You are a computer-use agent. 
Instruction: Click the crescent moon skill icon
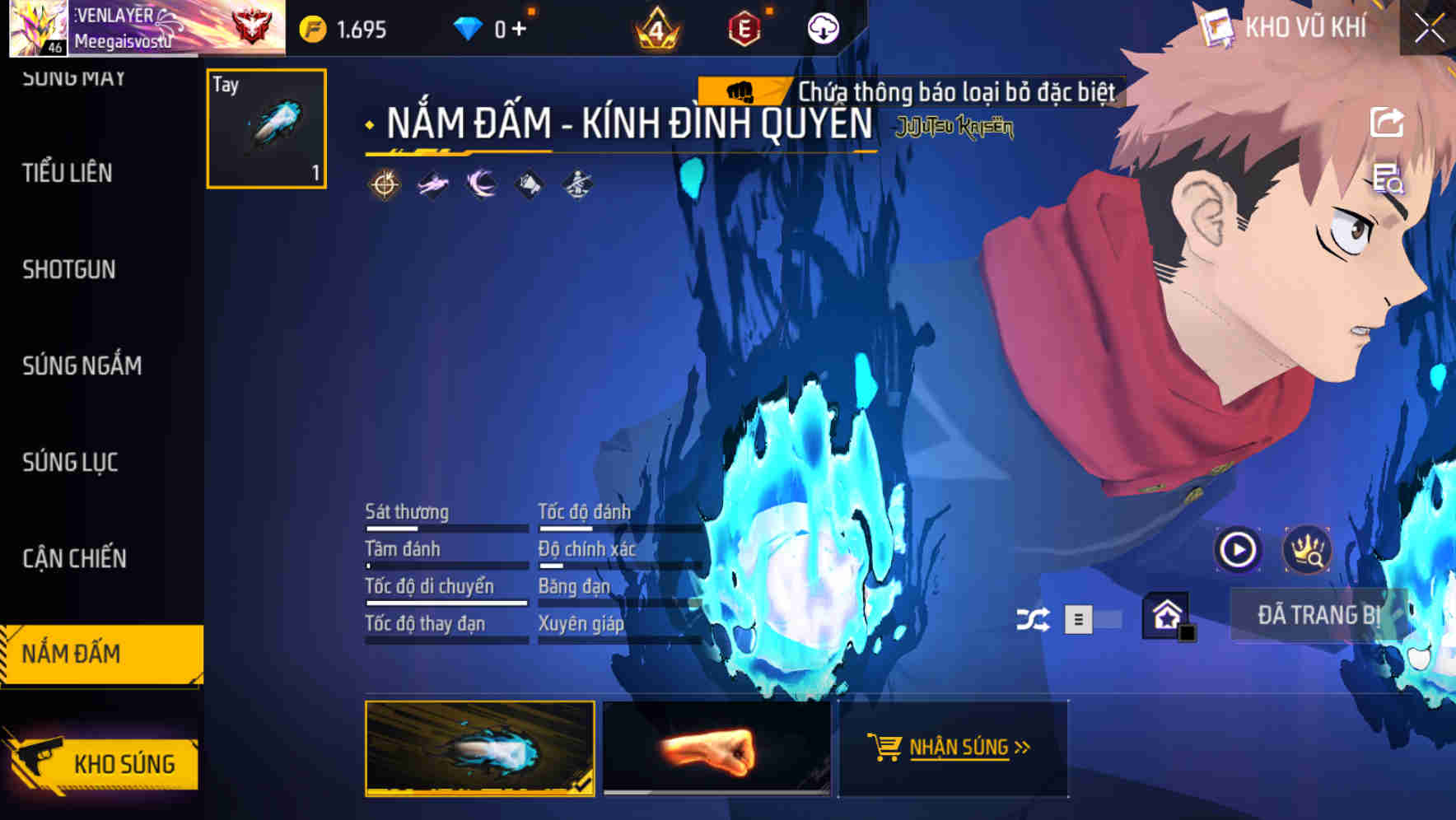(x=479, y=185)
